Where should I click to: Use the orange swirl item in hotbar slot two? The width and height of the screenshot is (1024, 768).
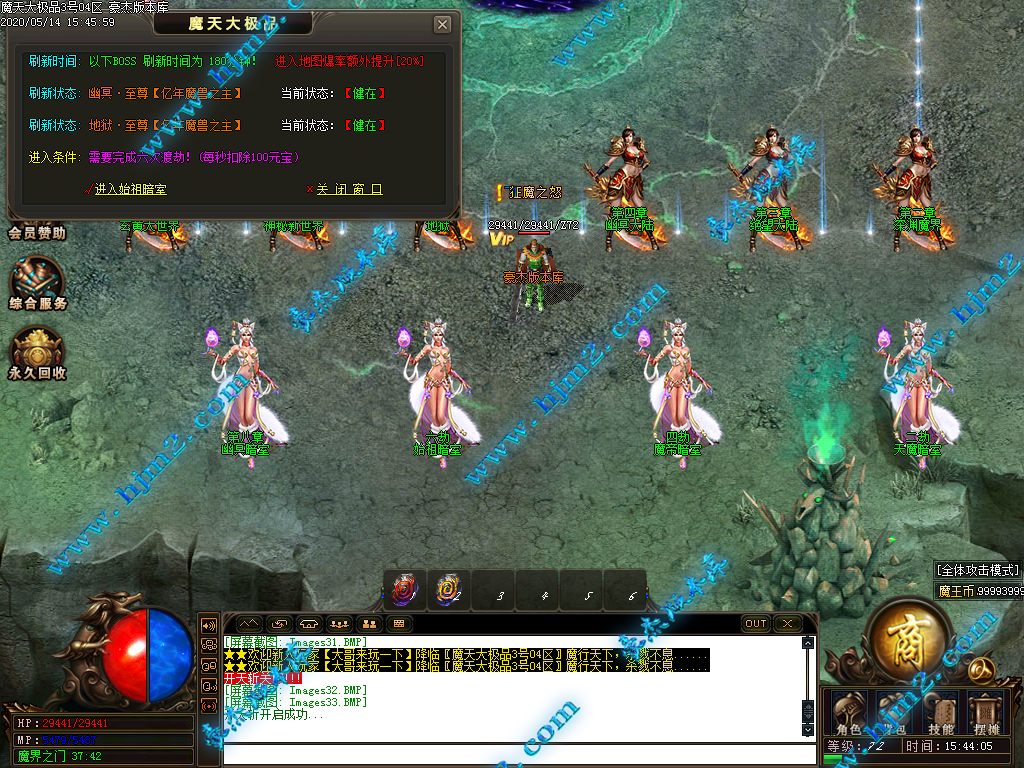point(447,591)
